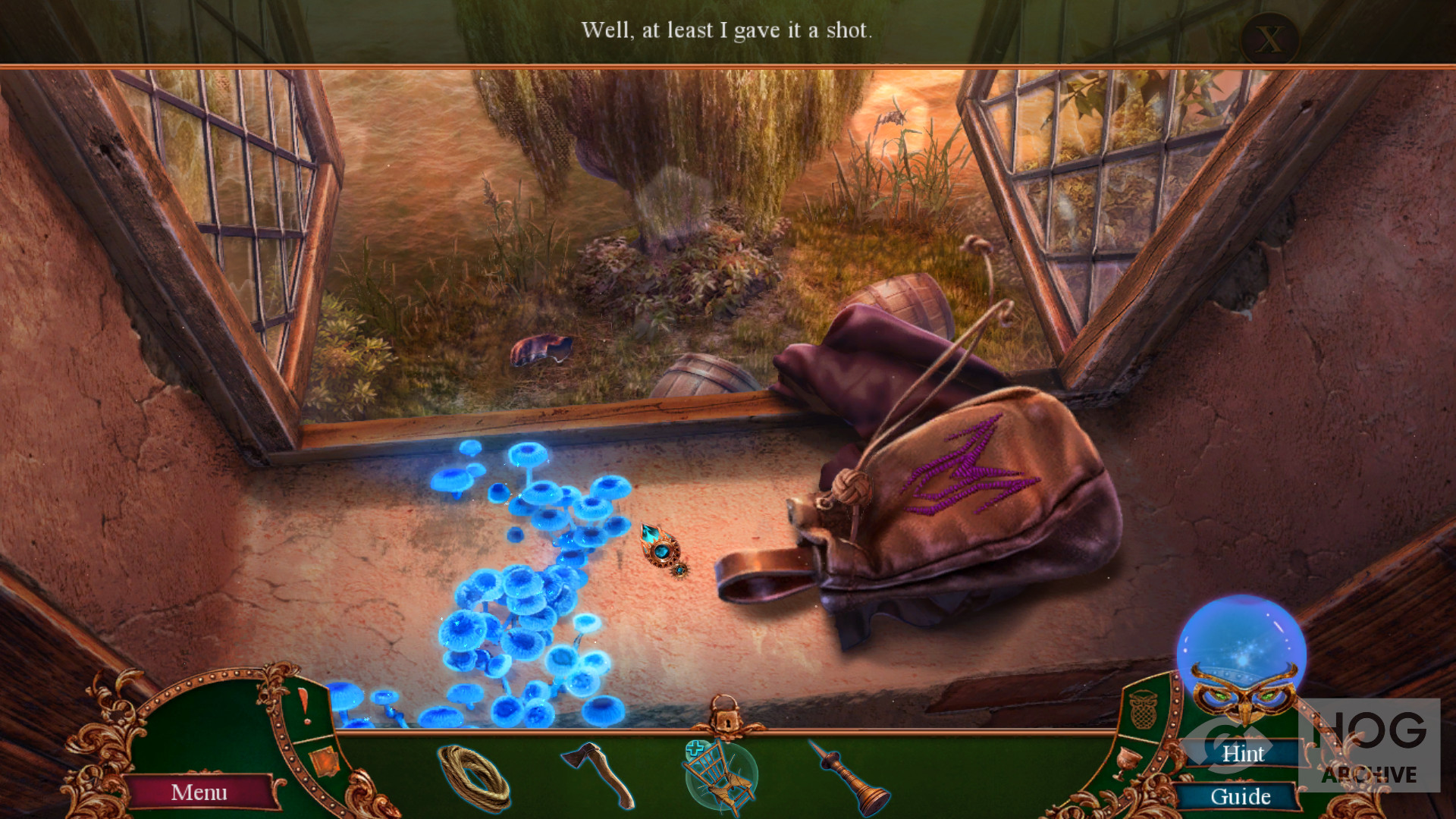Open the strategy Guide
The image size is (1456, 819).
1240,796
